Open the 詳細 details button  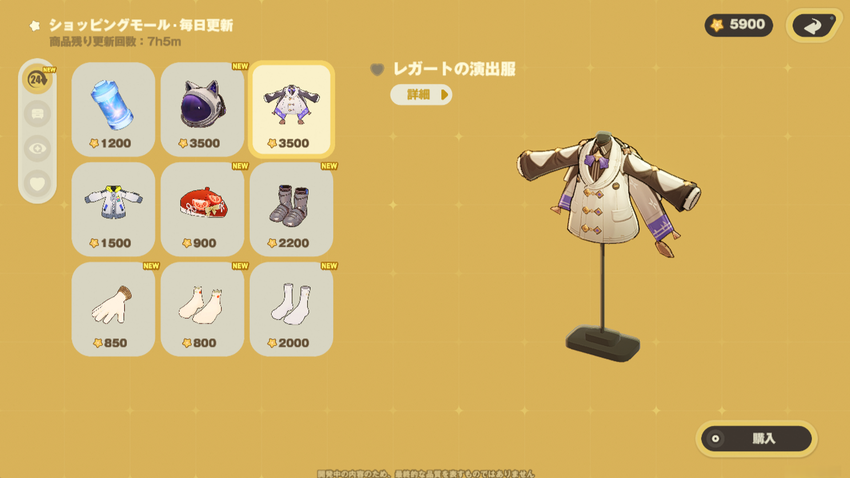(421, 95)
